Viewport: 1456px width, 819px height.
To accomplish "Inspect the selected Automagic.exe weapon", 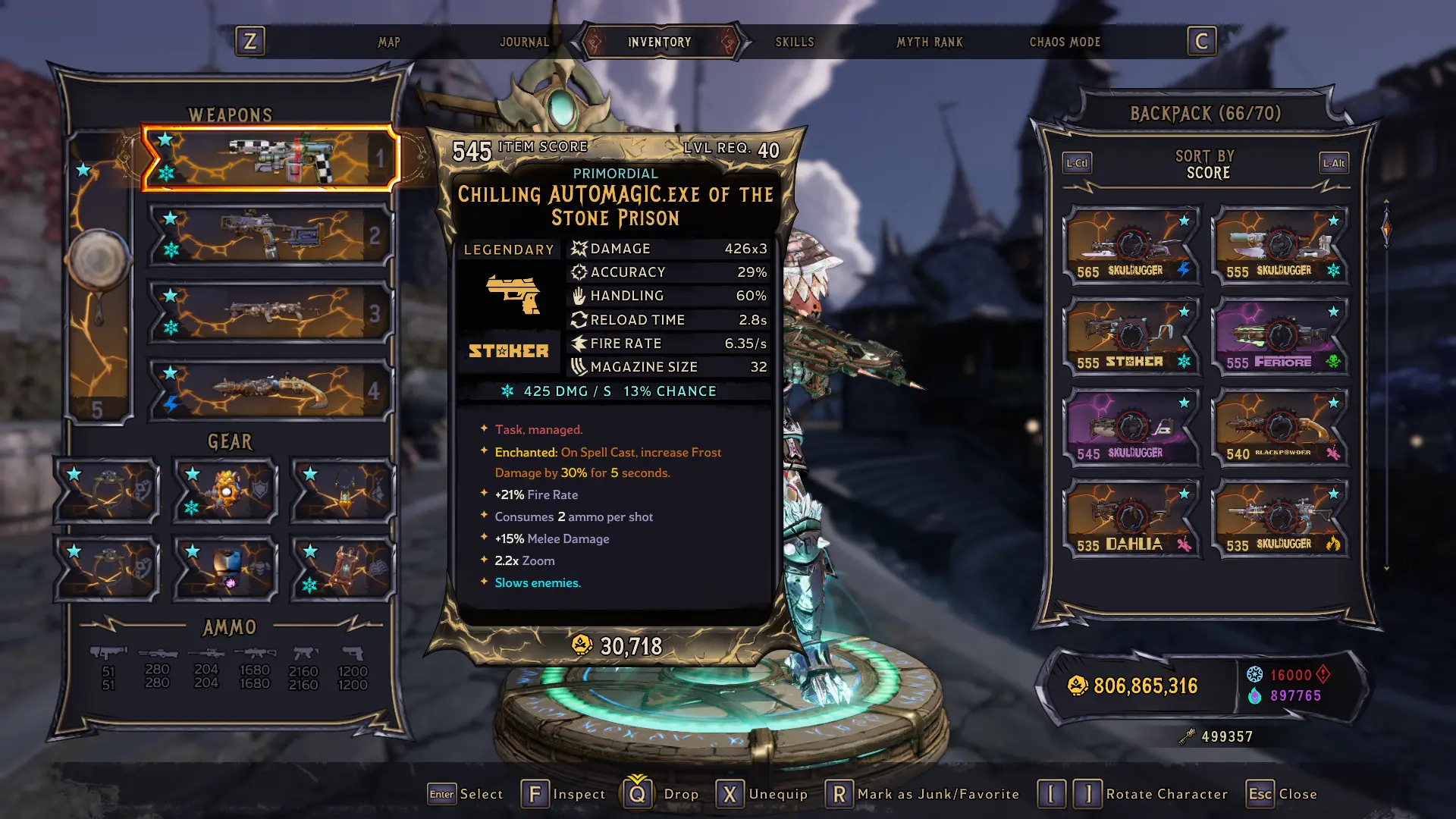I will coord(563,794).
